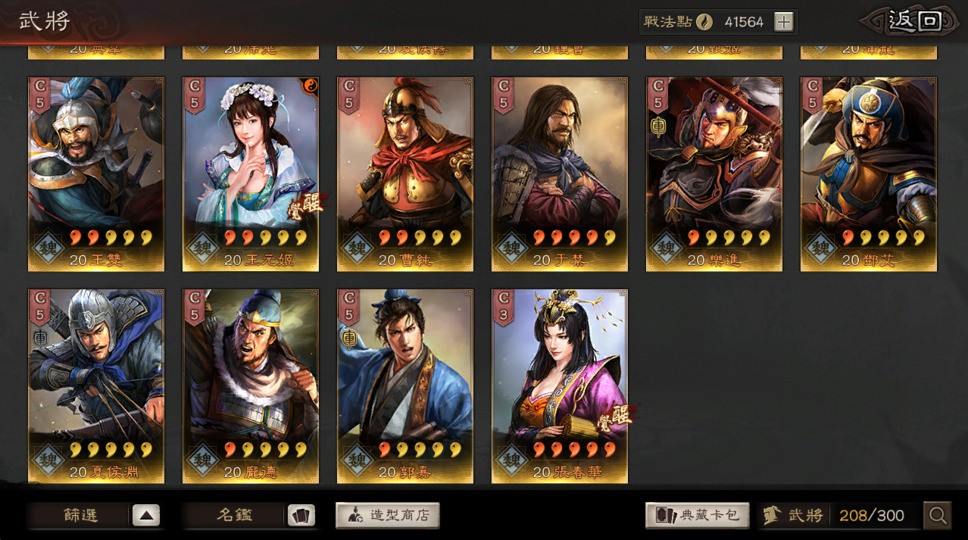Click the magnifying glass search icon
968x540 pixels.
(937, 516)
